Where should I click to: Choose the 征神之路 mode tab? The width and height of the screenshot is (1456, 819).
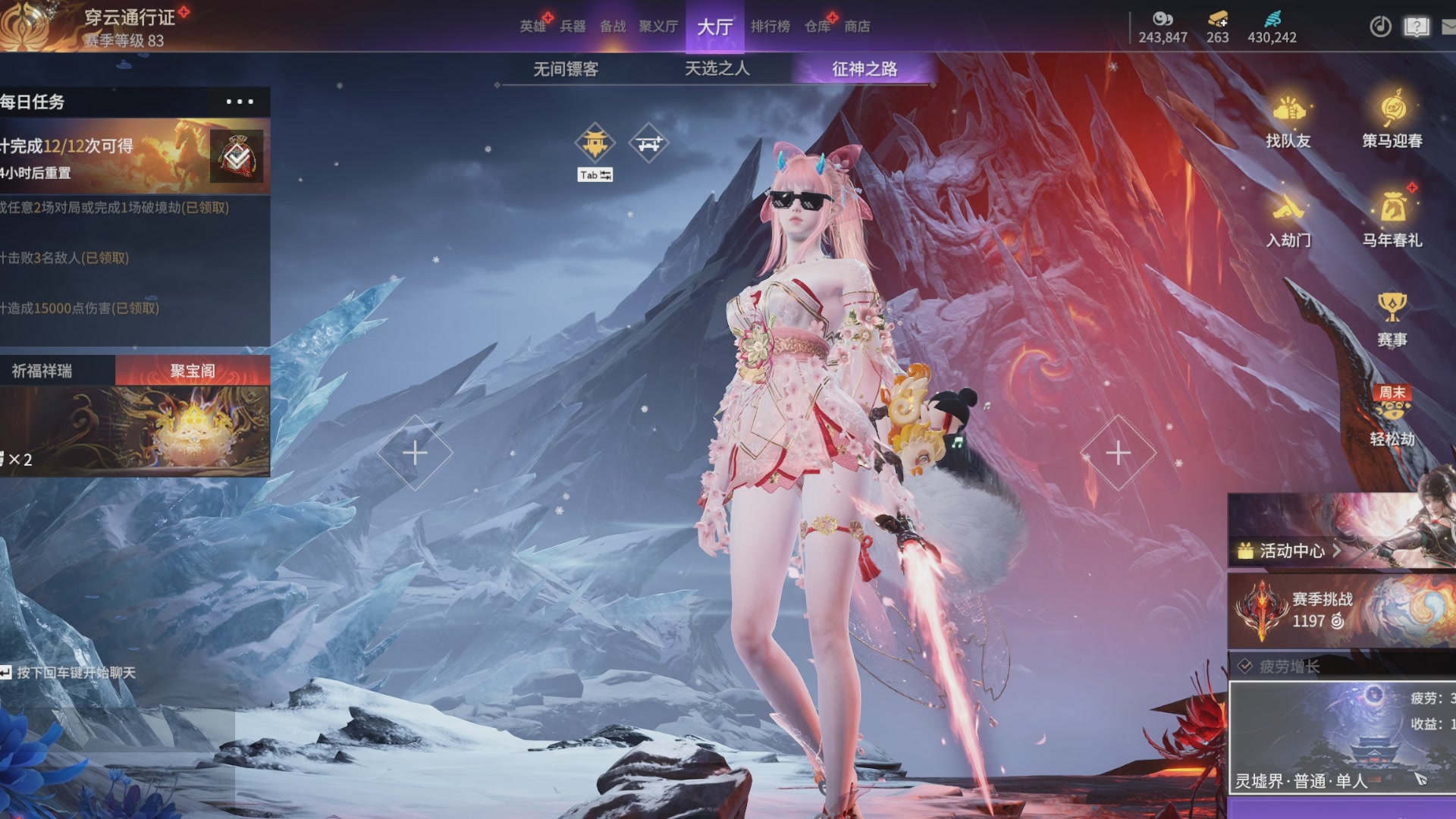pyautogui.click(x=864, y=69)
